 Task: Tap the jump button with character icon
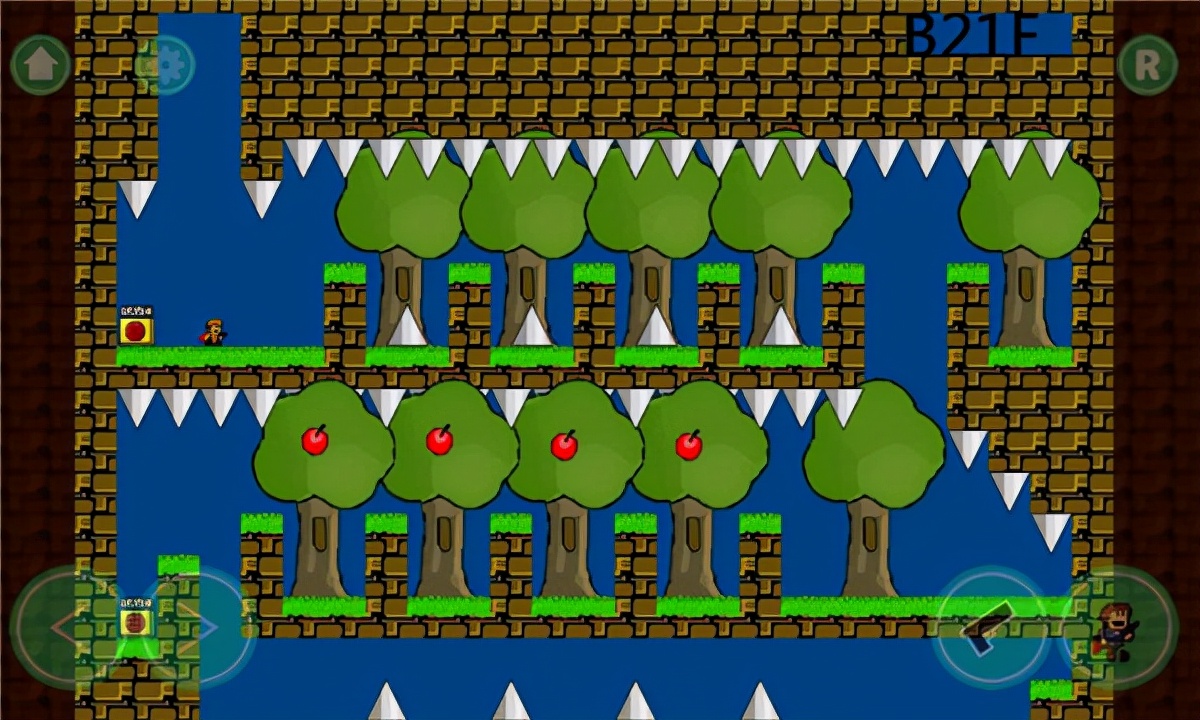click(x=1117, y=627)
